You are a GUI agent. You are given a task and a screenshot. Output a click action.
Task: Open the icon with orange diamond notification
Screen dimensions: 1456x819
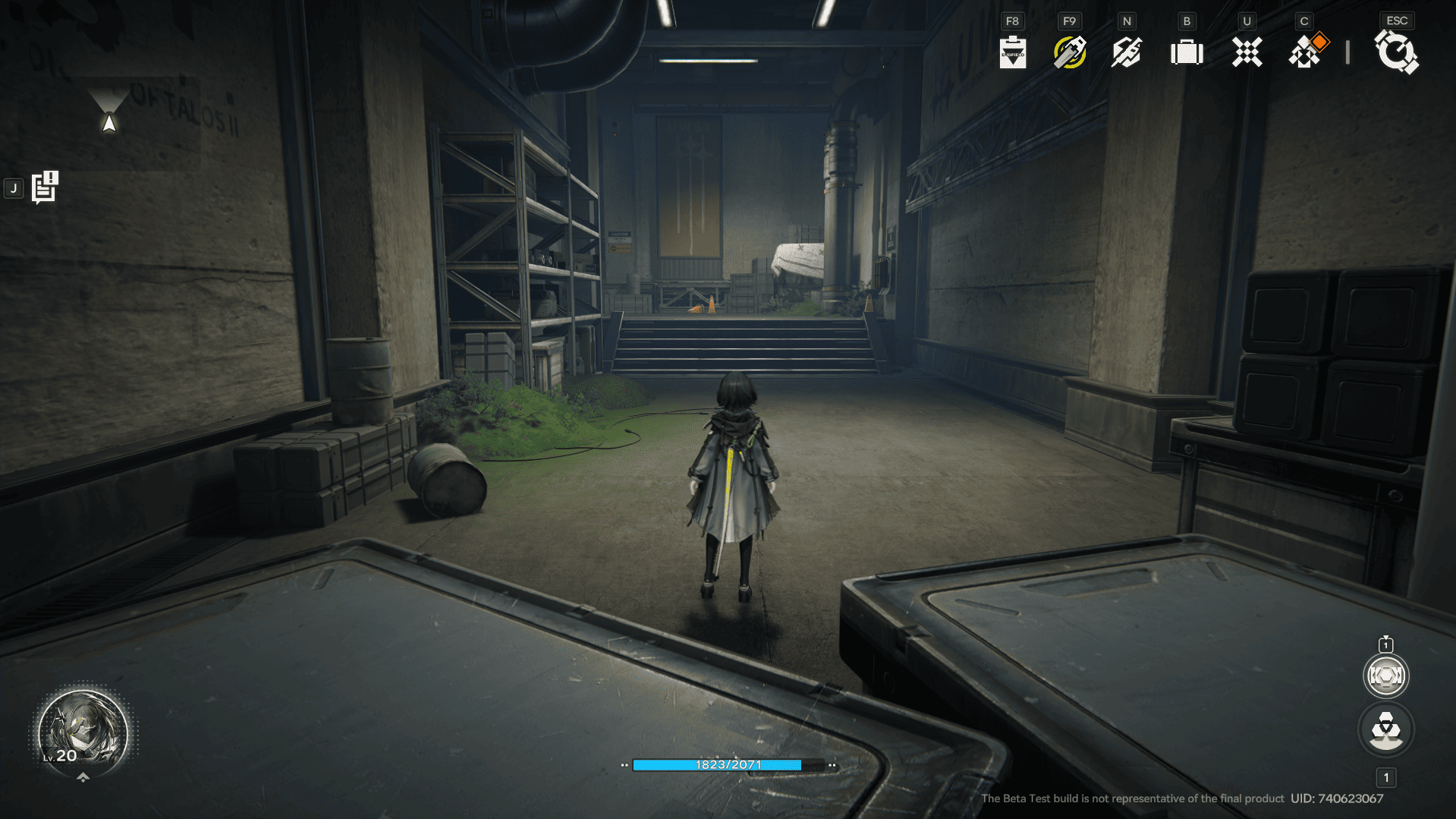pyautogui.click(x=1307, y=52)
